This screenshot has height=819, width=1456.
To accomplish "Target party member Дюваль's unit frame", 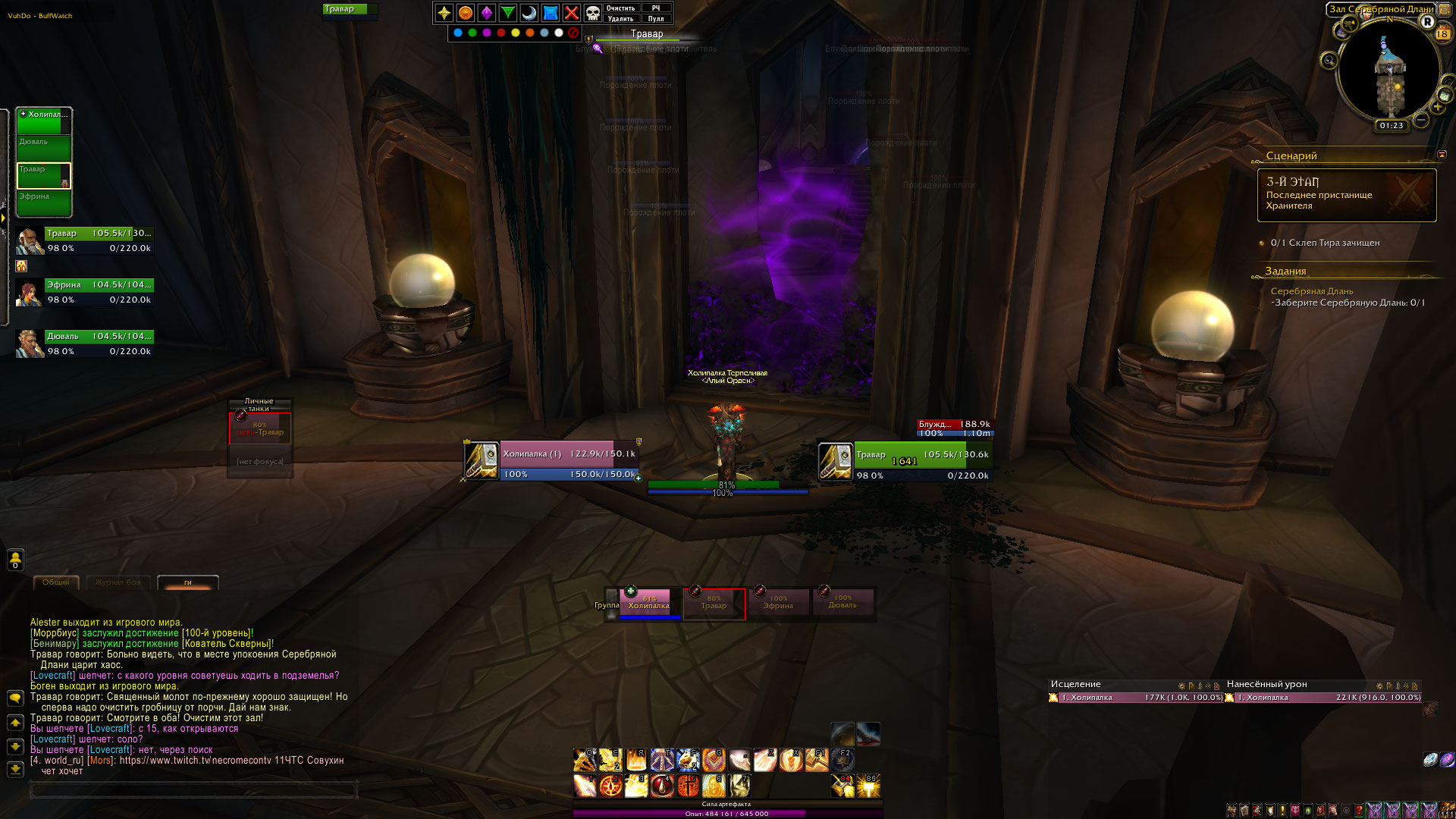I will [99, 344].
